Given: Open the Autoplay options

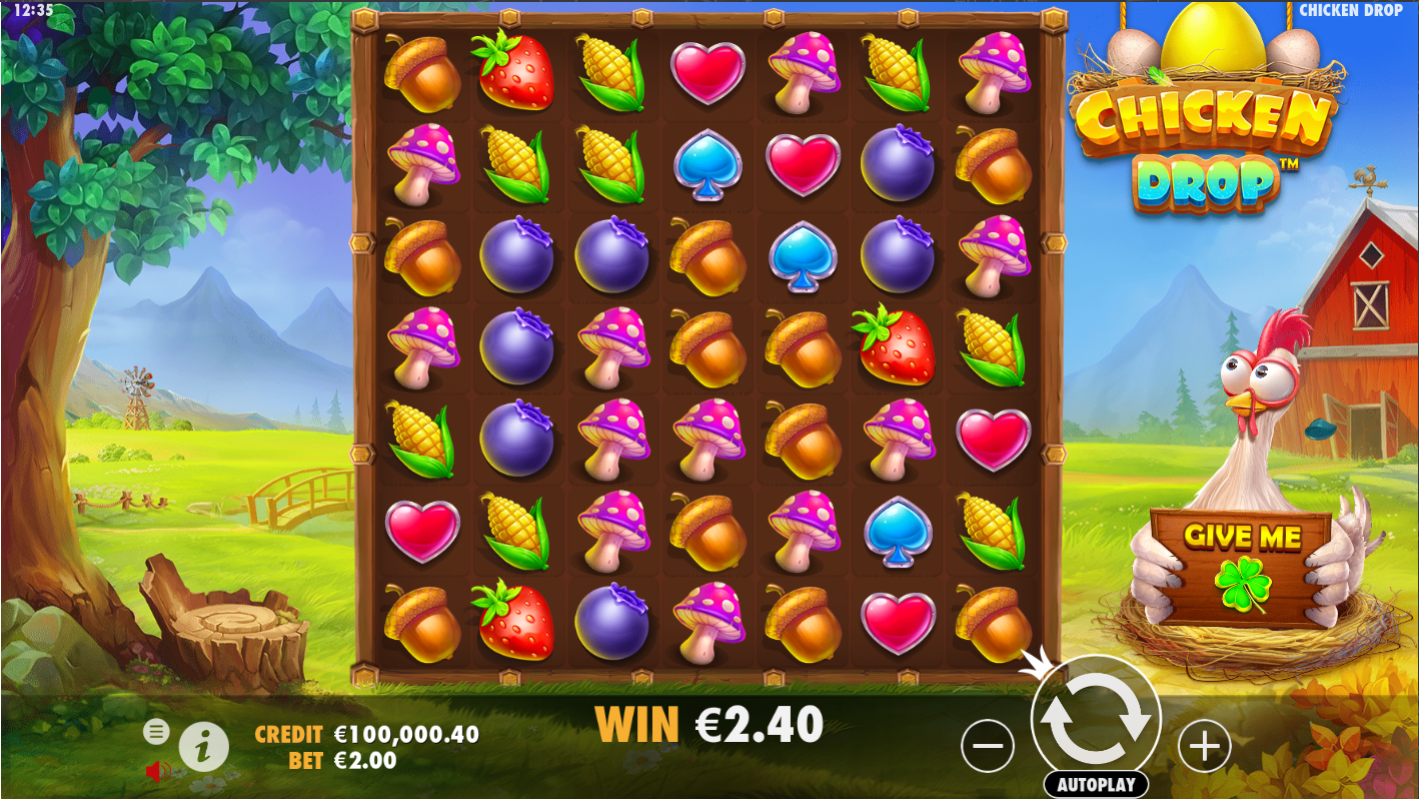Looking at the screenshot, I should tap(1095, 784).
